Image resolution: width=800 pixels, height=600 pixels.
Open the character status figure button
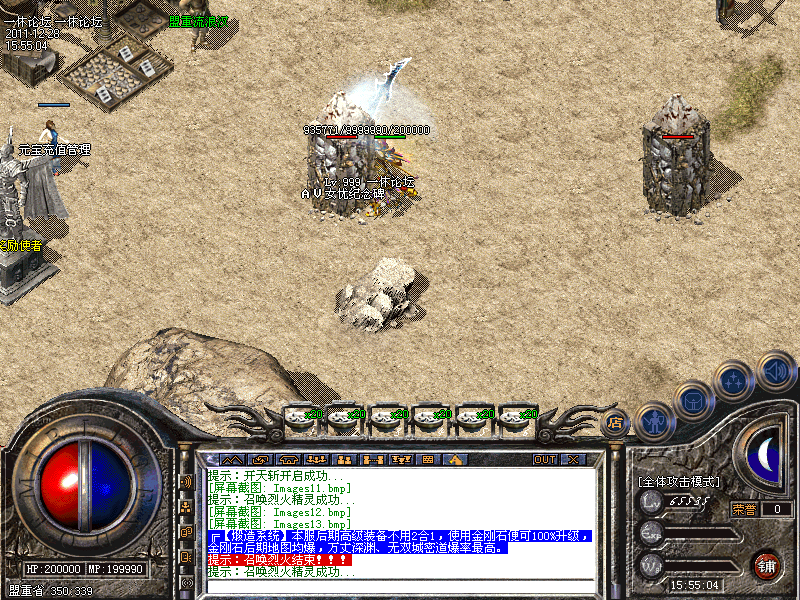[x=654, y=423]
